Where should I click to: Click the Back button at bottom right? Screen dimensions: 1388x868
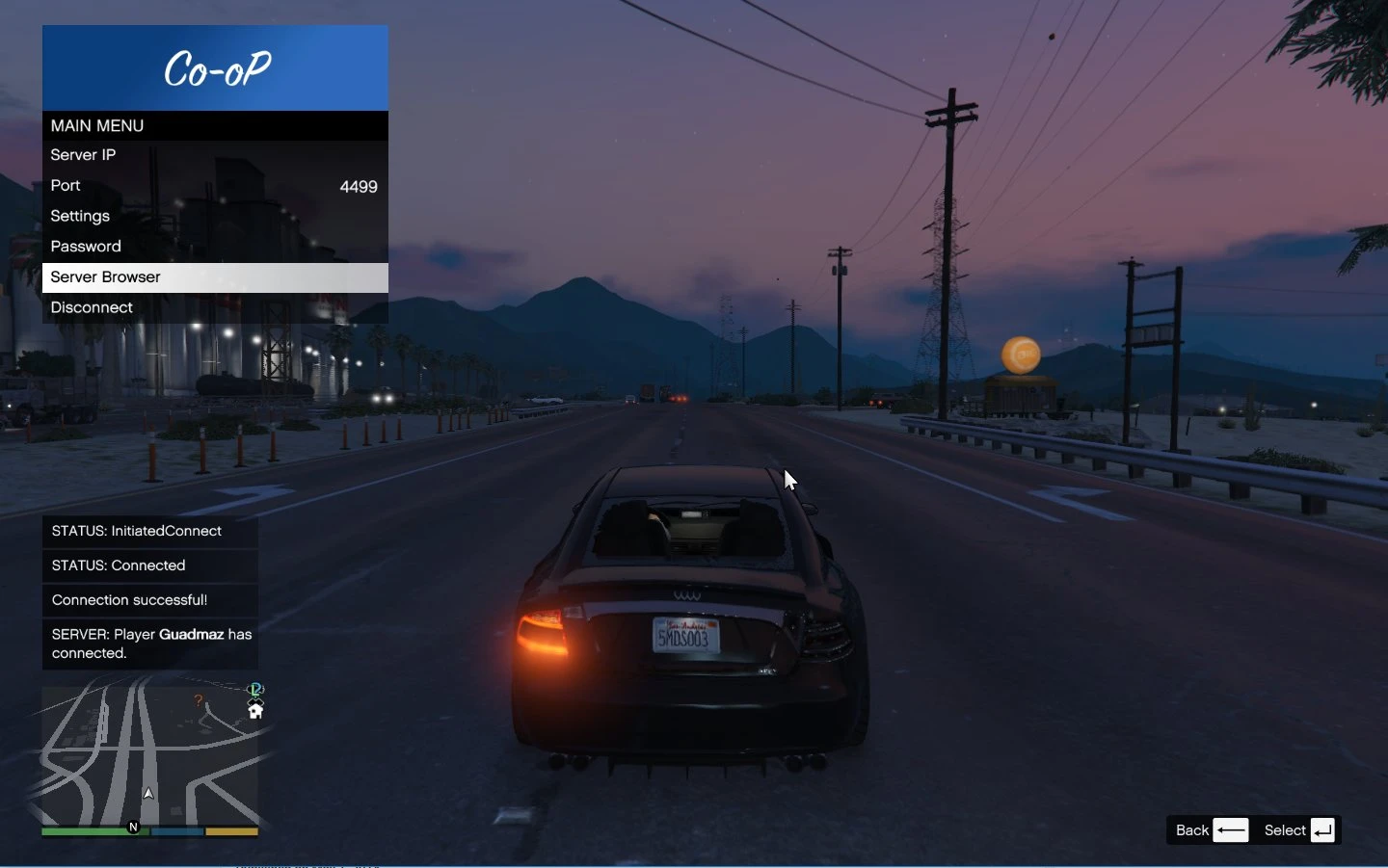pyautogui.click(x=1191, y=830)
